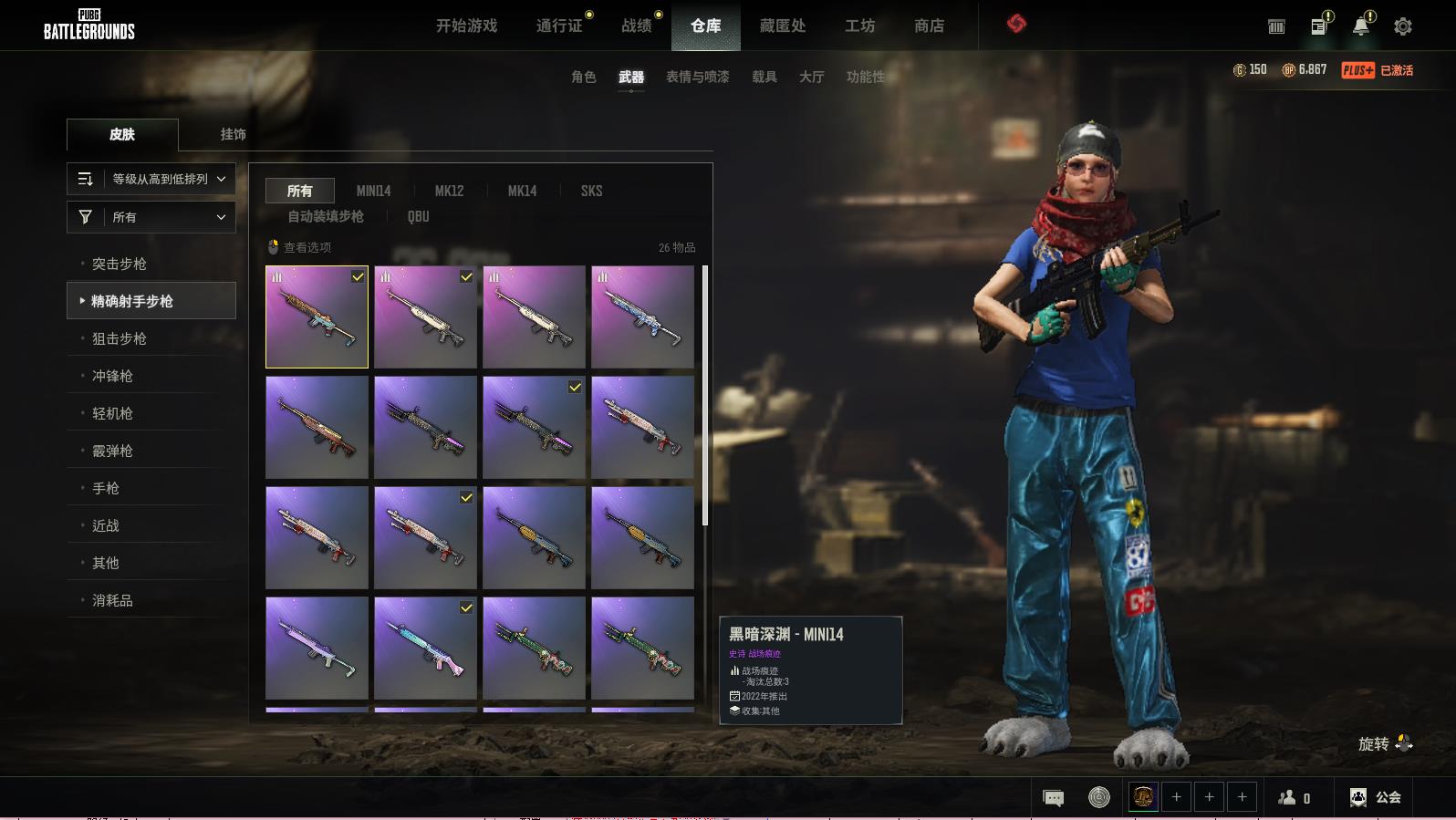Open the chat bubble icon
The height and width of the screenshot is (820, 1456).
pyautogui.click(x=1053, y=797)
